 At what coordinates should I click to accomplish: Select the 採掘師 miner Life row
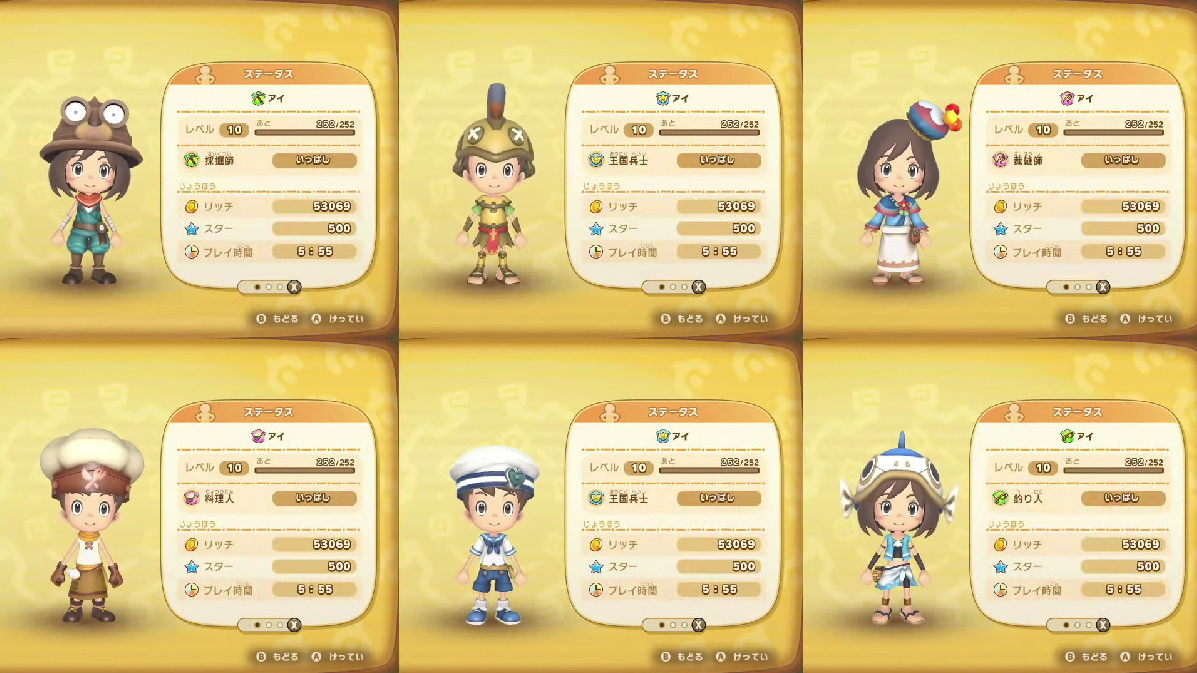[270, 160]
